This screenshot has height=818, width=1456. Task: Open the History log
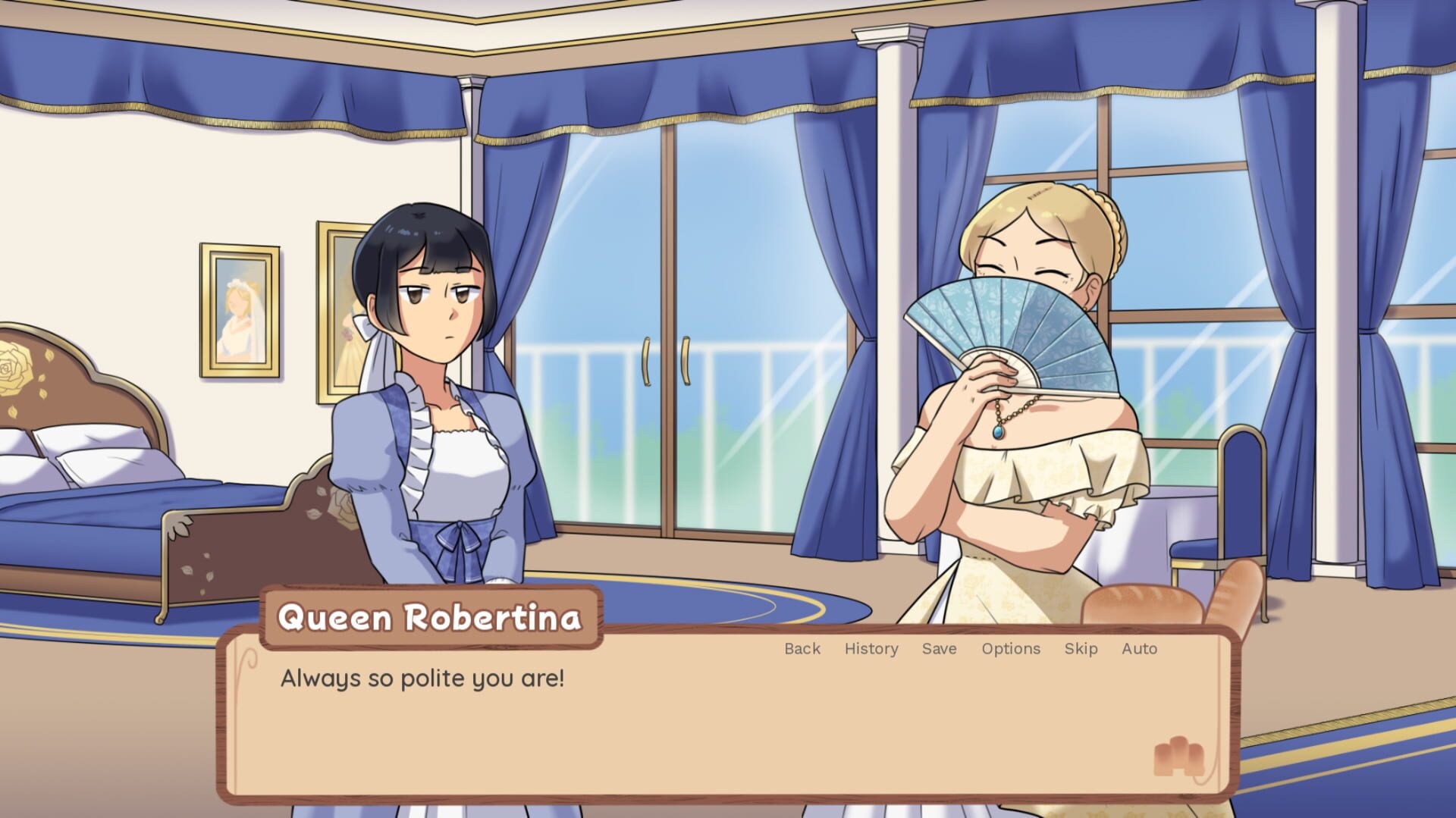pyautogui.click(x=871, y=649)
